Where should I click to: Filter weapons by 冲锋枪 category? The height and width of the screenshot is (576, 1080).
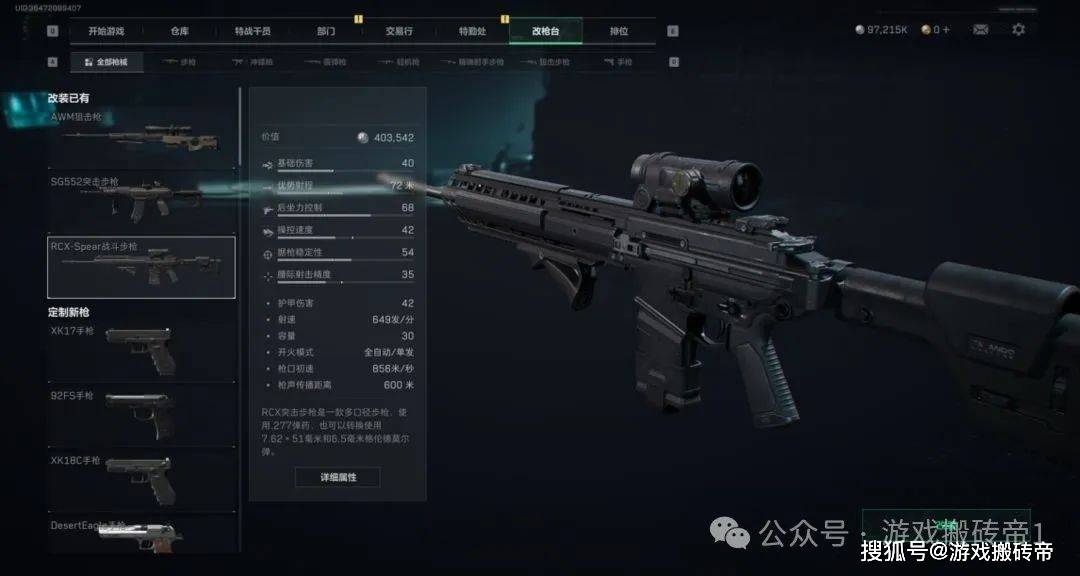[252, 62]
